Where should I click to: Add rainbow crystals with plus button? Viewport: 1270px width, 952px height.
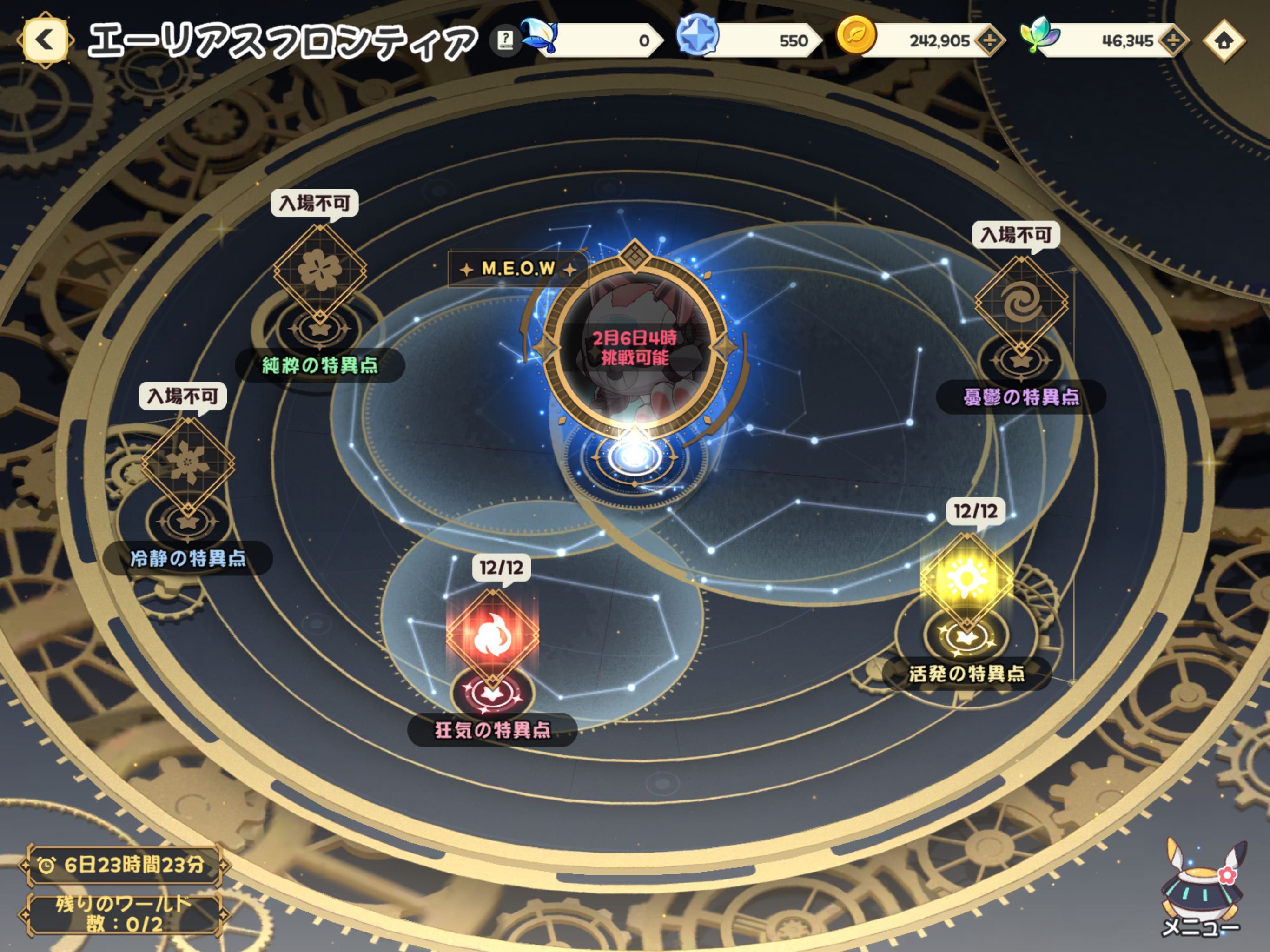pyautogui.click(x=1173, y=41)
